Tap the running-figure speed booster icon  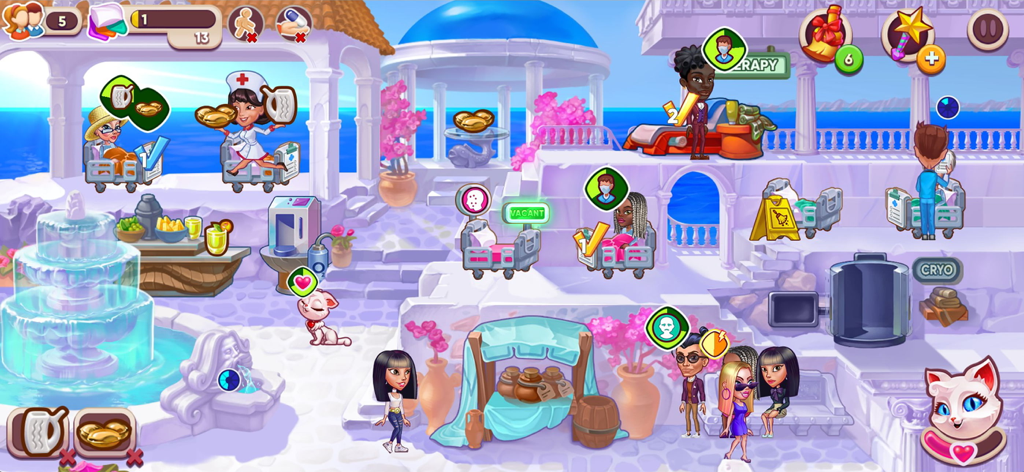click(x=245, y=22)
